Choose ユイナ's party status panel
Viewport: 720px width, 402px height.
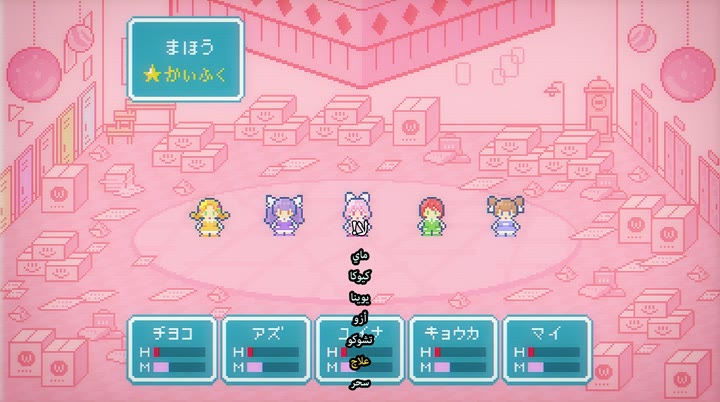[359, 349]
